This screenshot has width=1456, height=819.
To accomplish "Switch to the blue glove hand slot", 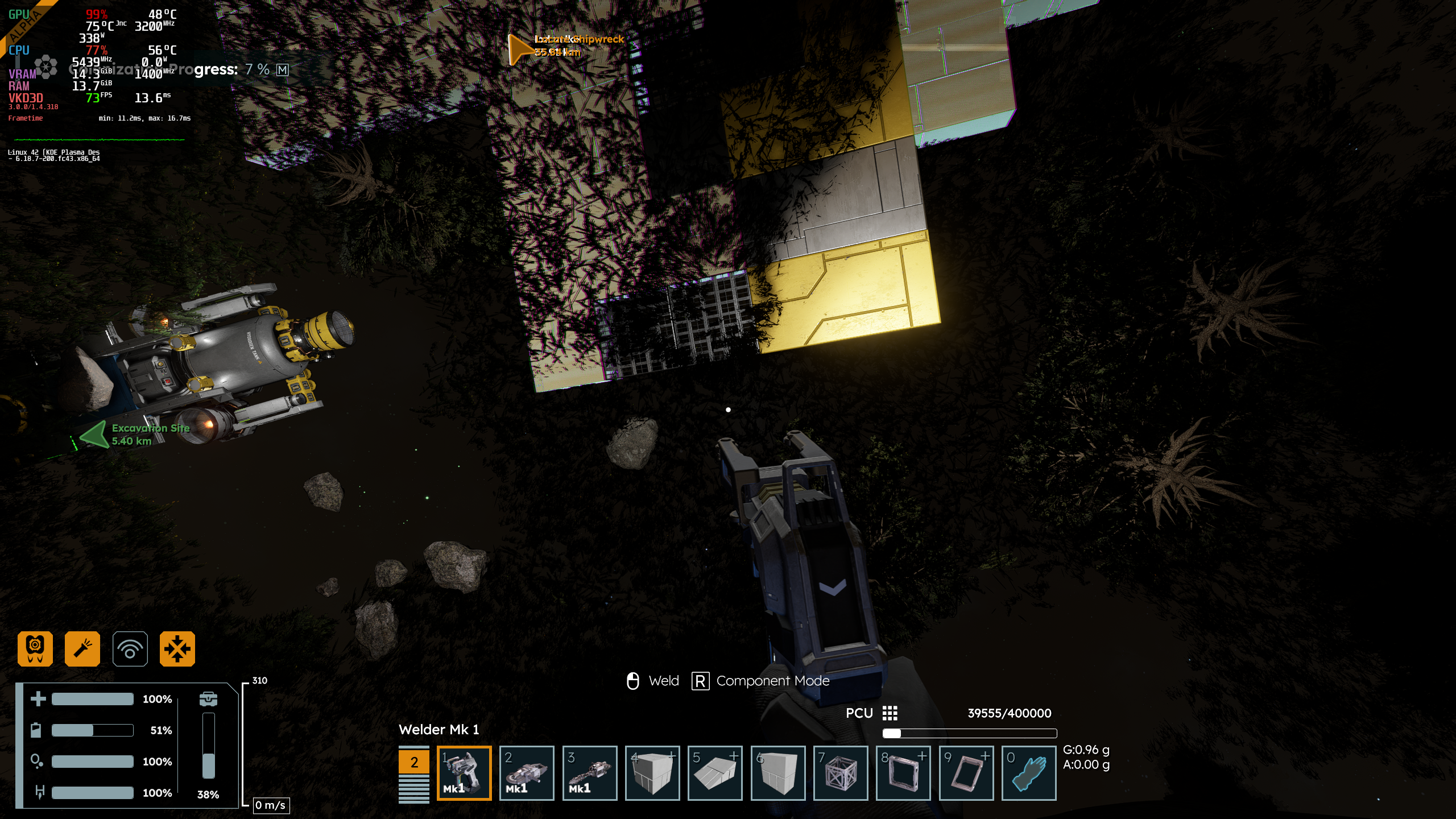I will point(1029,773).
